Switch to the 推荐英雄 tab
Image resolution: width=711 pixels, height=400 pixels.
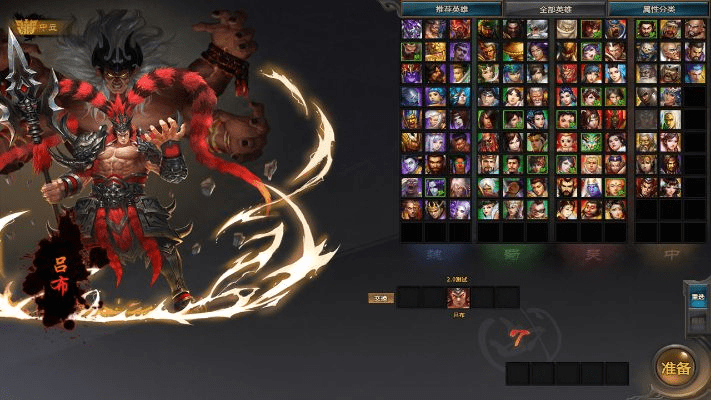click(x=436, y=9)
